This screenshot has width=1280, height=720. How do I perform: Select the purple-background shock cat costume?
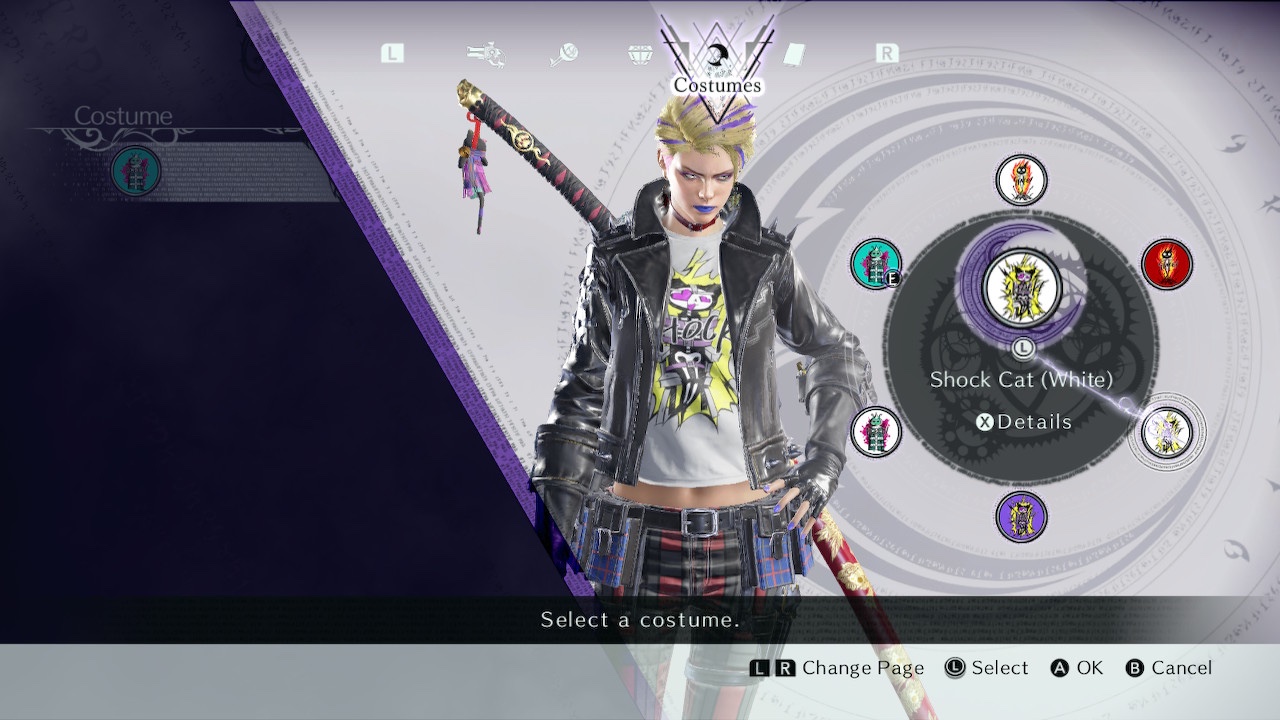click(x=1021, y=517)
